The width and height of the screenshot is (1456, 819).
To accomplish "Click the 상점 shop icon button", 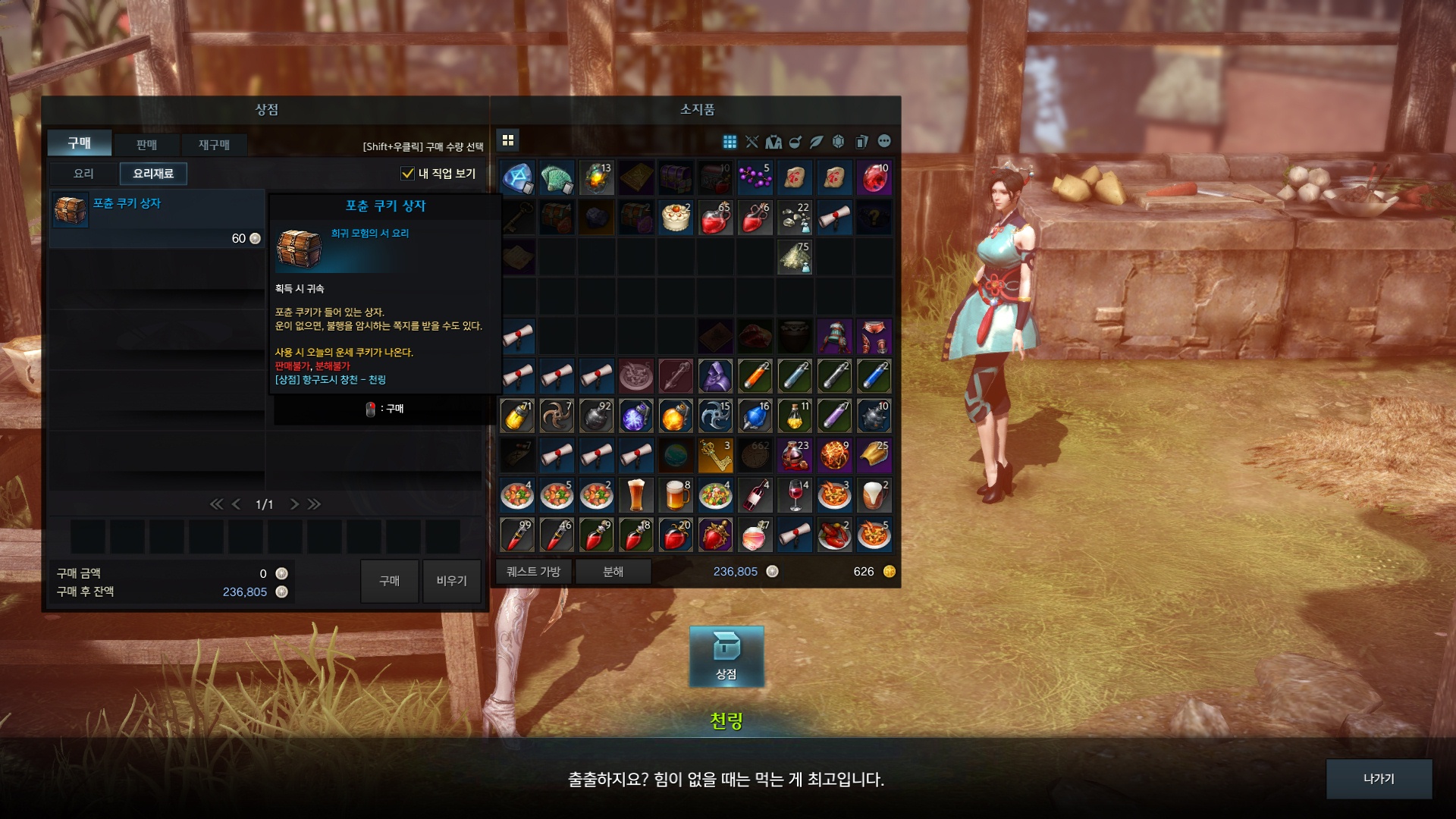I will click(726, 657).
